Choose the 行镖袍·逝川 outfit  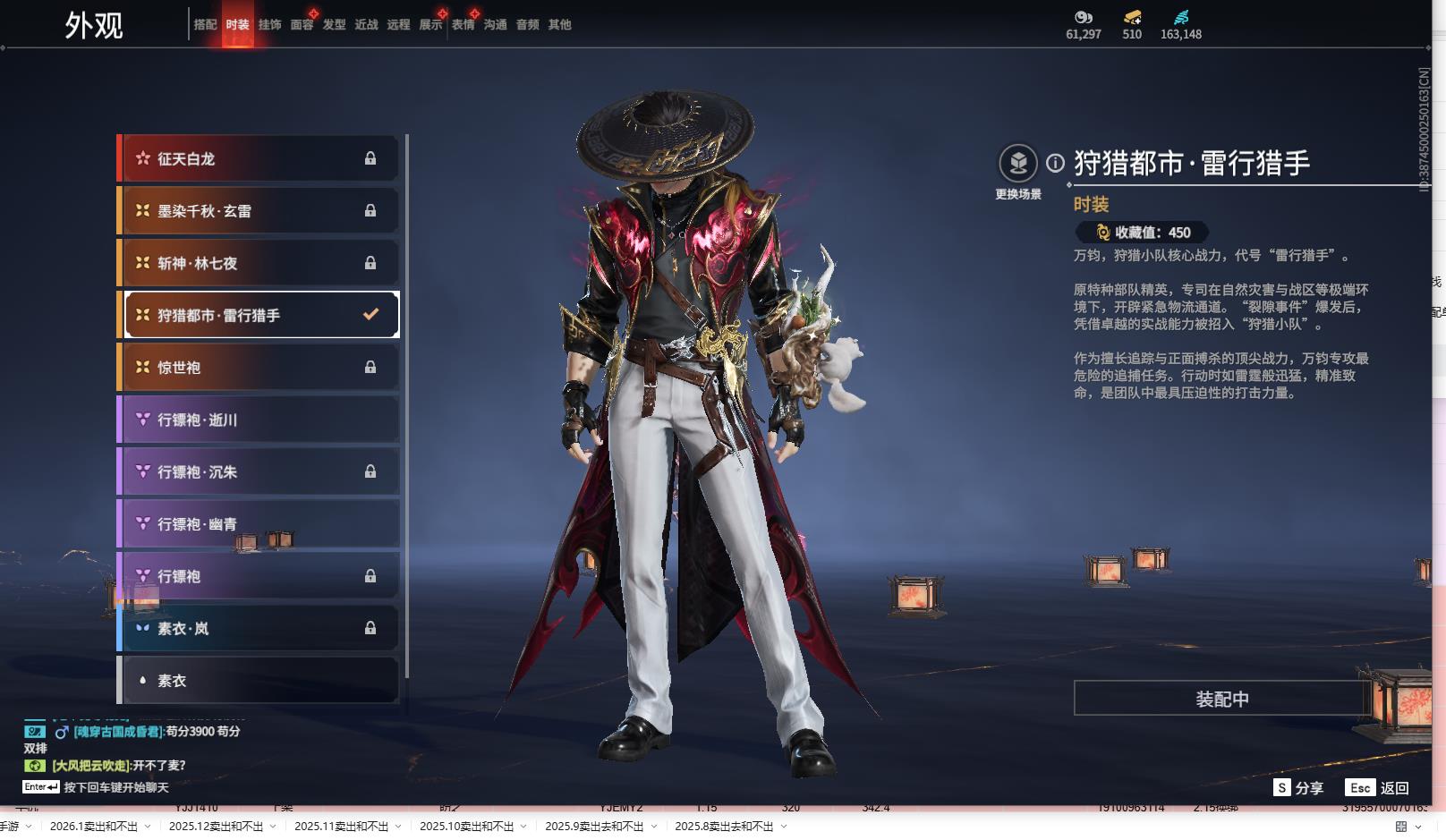click(x=259, y=420)
